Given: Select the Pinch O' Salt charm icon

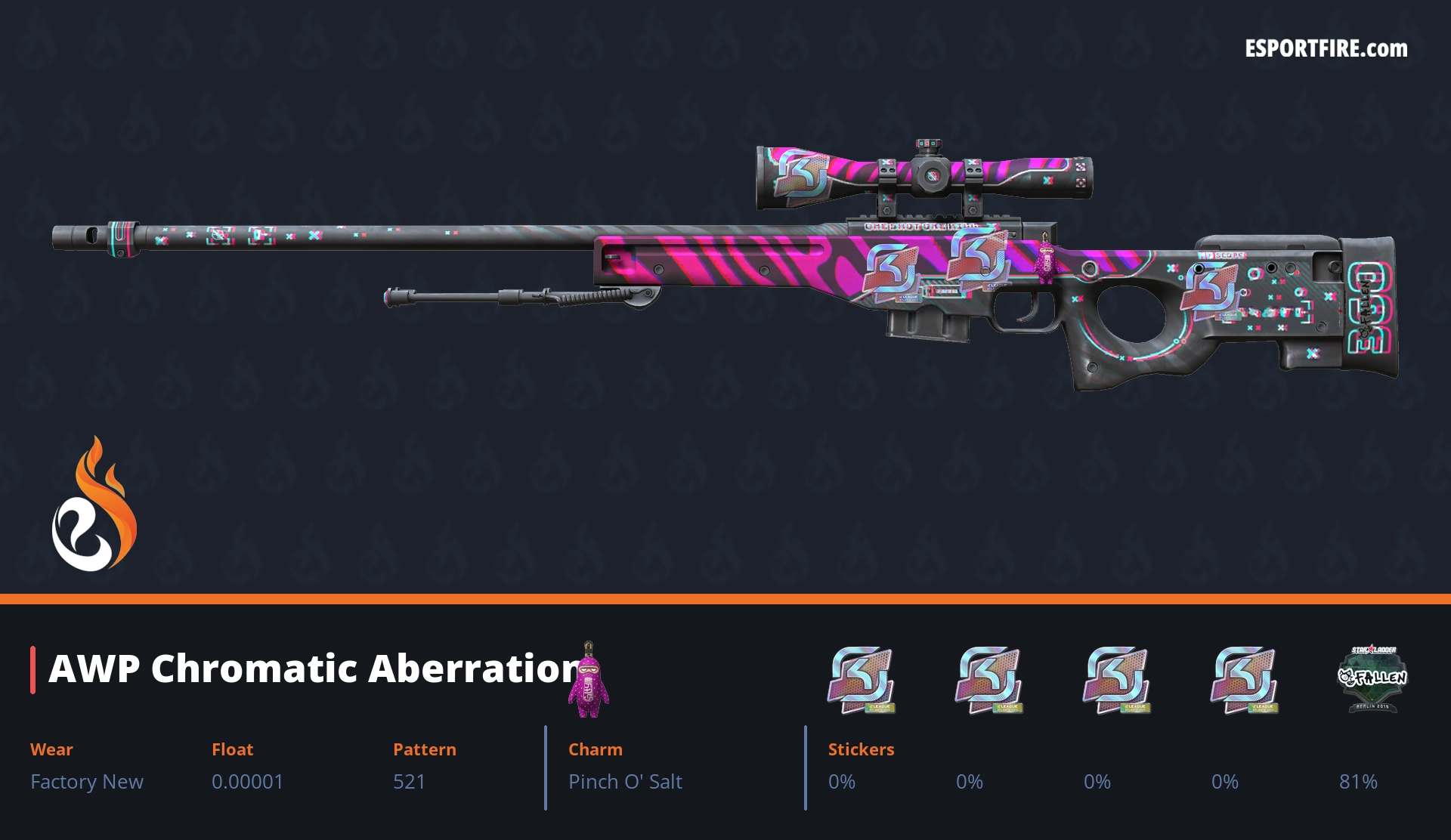Looking at the screenshot, I should point(588,681).
